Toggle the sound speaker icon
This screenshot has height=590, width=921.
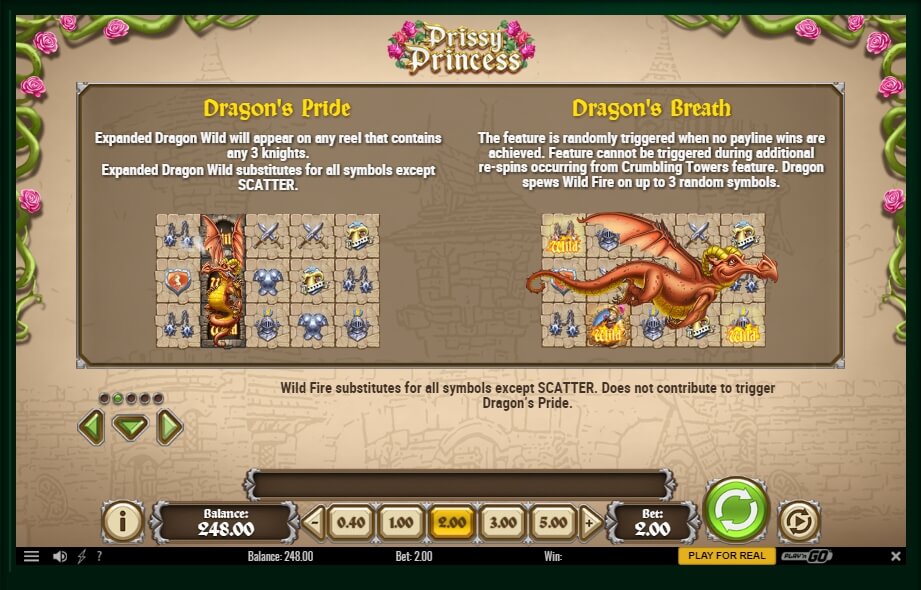(59, 556)
